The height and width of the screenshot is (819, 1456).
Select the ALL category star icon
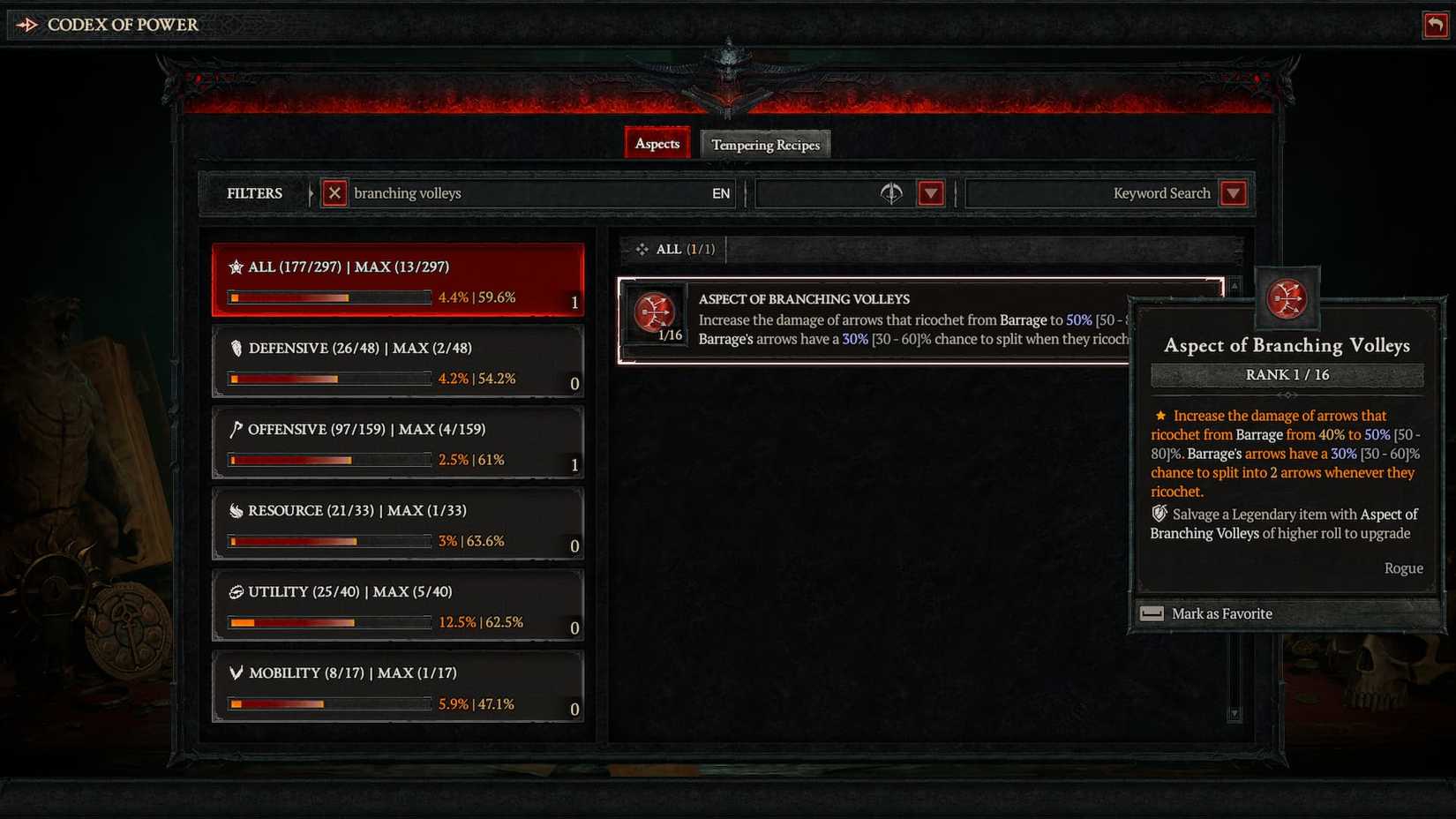tap(236, 266)
